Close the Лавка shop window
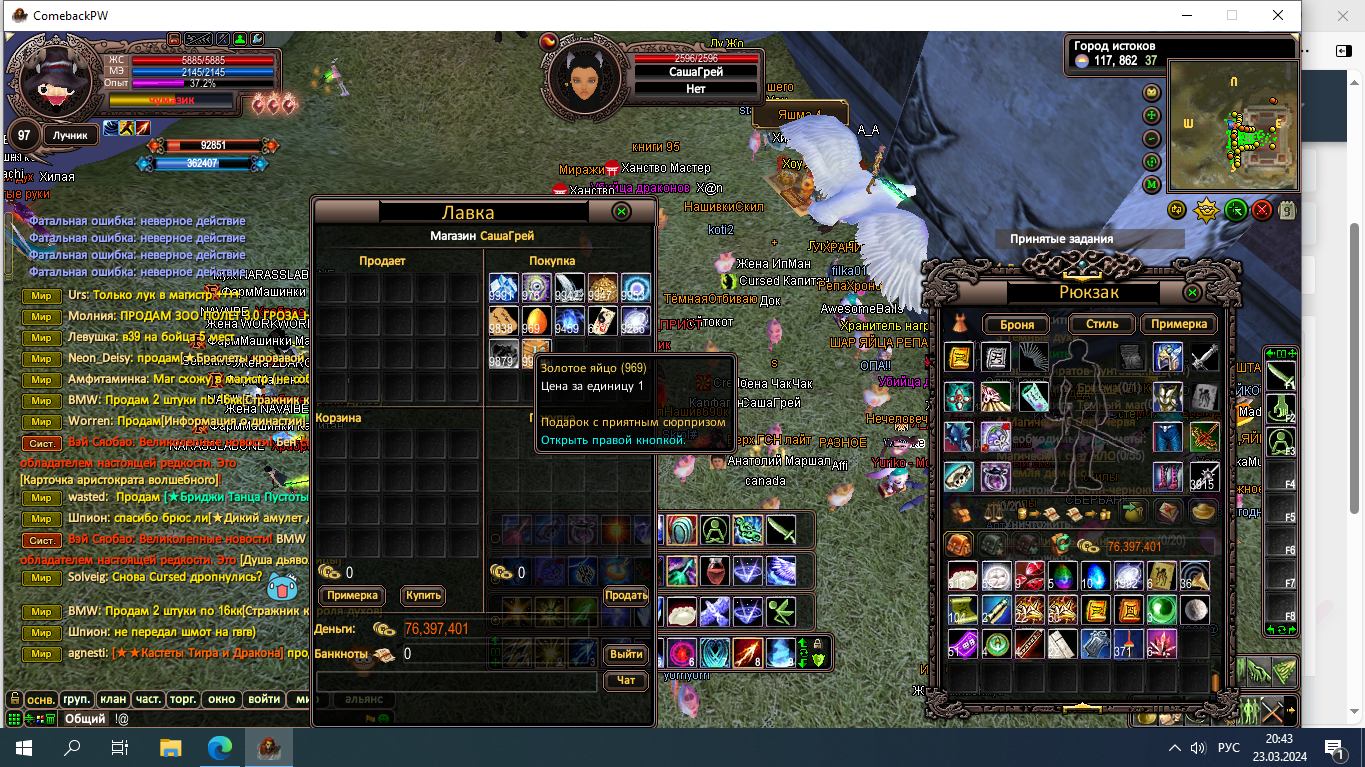The image size is (1365, 767). tap(621, 212)
